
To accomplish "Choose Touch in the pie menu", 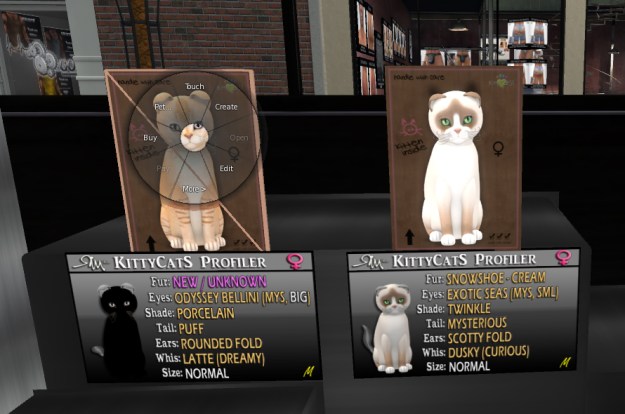I will tap(194, 87).
